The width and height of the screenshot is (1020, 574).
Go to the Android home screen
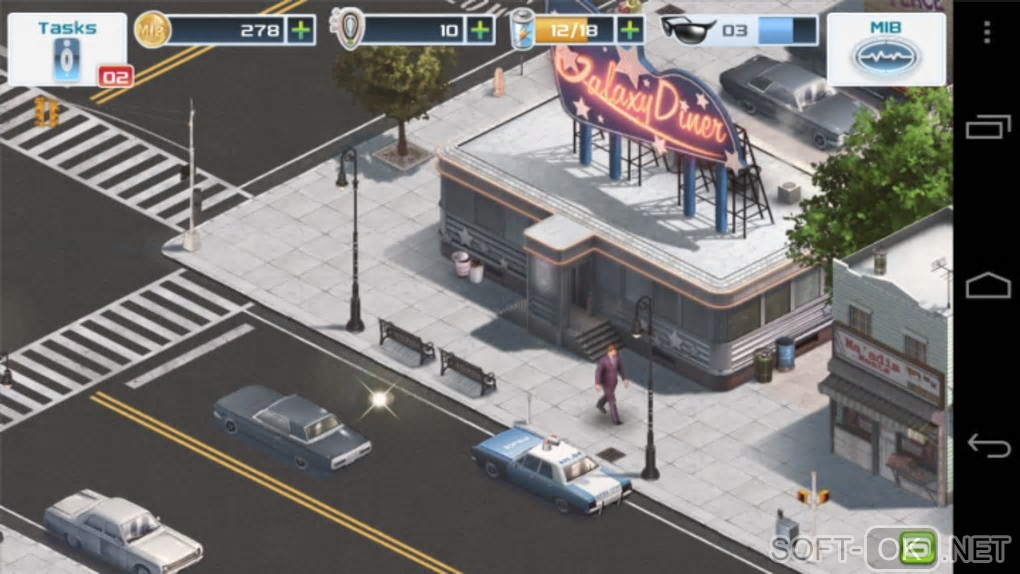986,287
